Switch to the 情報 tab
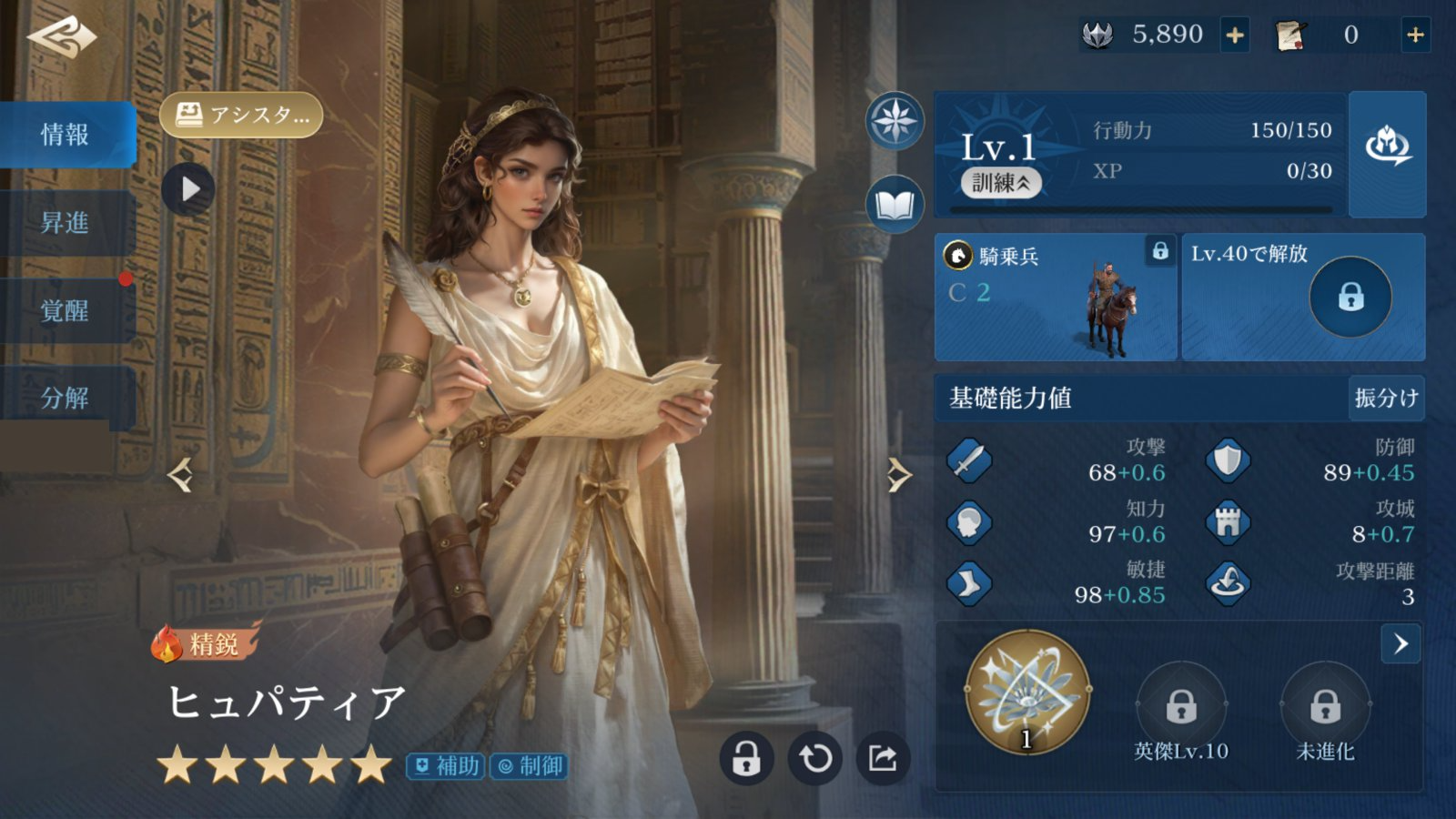The width and height of the screenshot is (1456, 819). point(66,135)
